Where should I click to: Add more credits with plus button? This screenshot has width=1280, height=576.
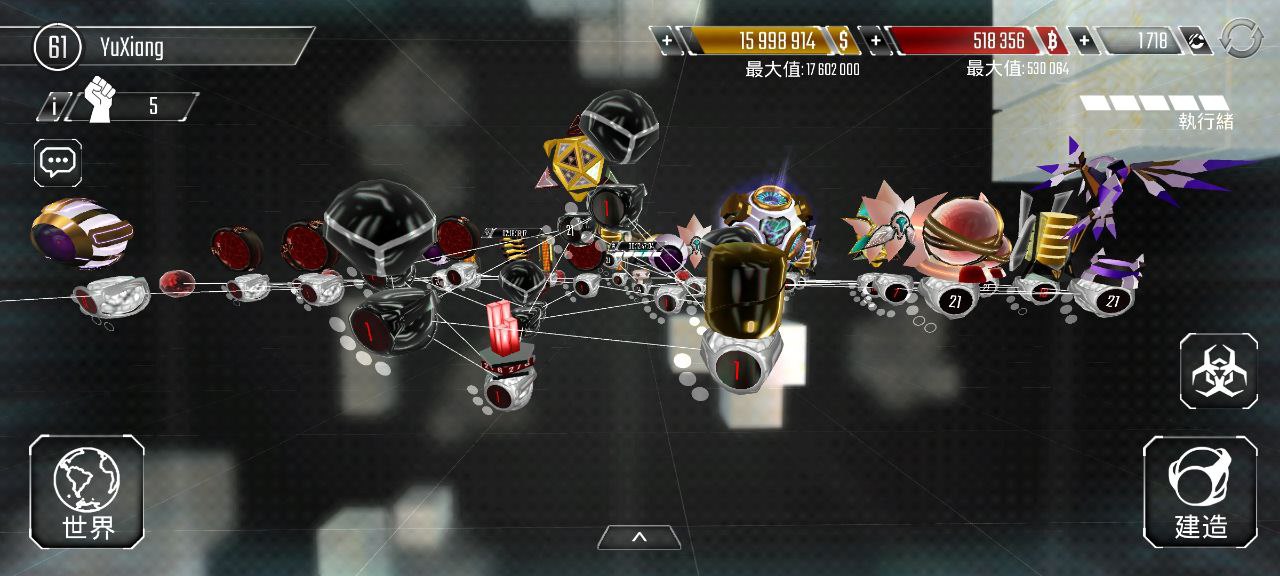coord(1083,41)
